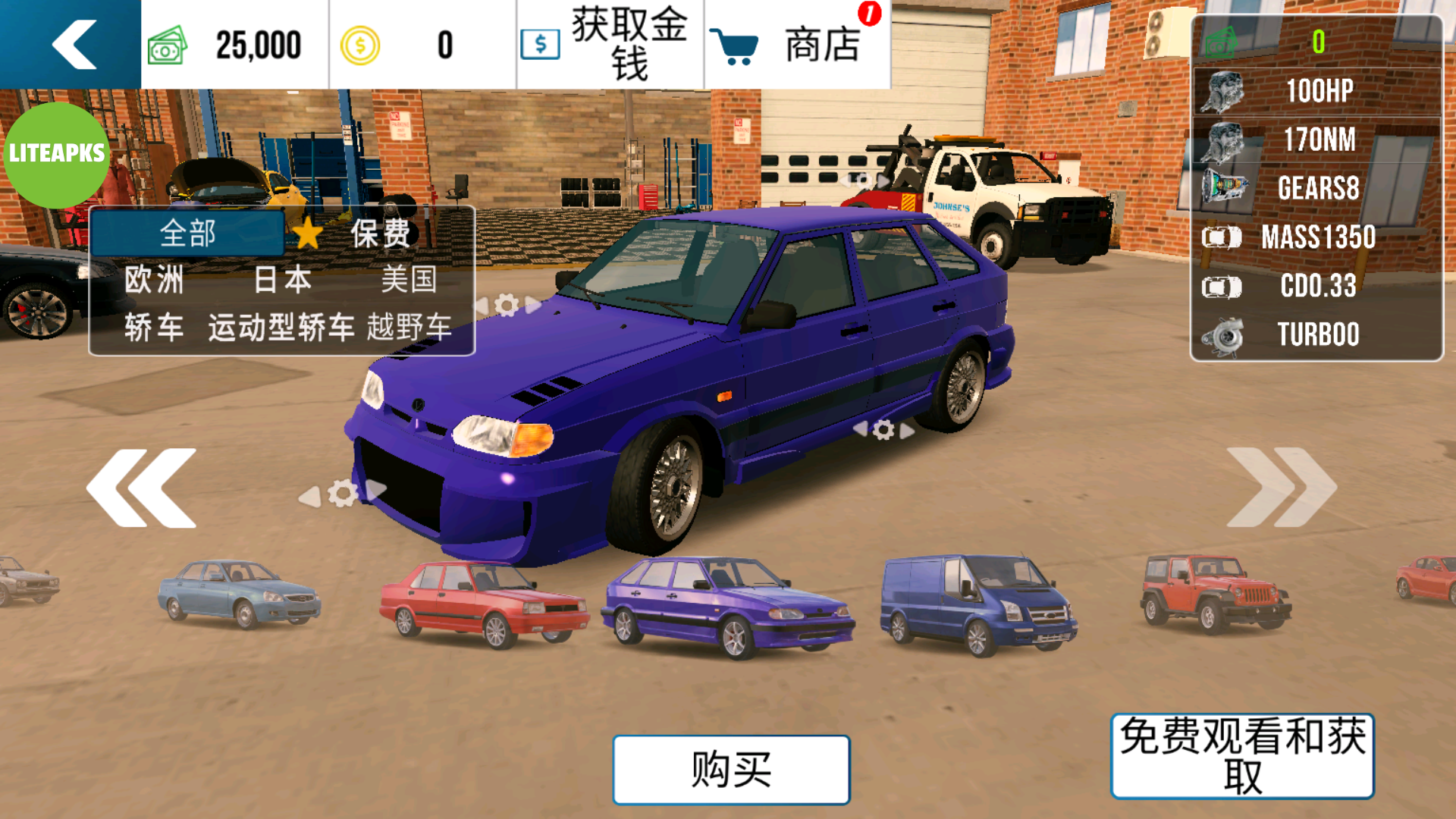Switch to the 美国 filter tab
The image size is (1456, 819).
click(x=409, y=281)
